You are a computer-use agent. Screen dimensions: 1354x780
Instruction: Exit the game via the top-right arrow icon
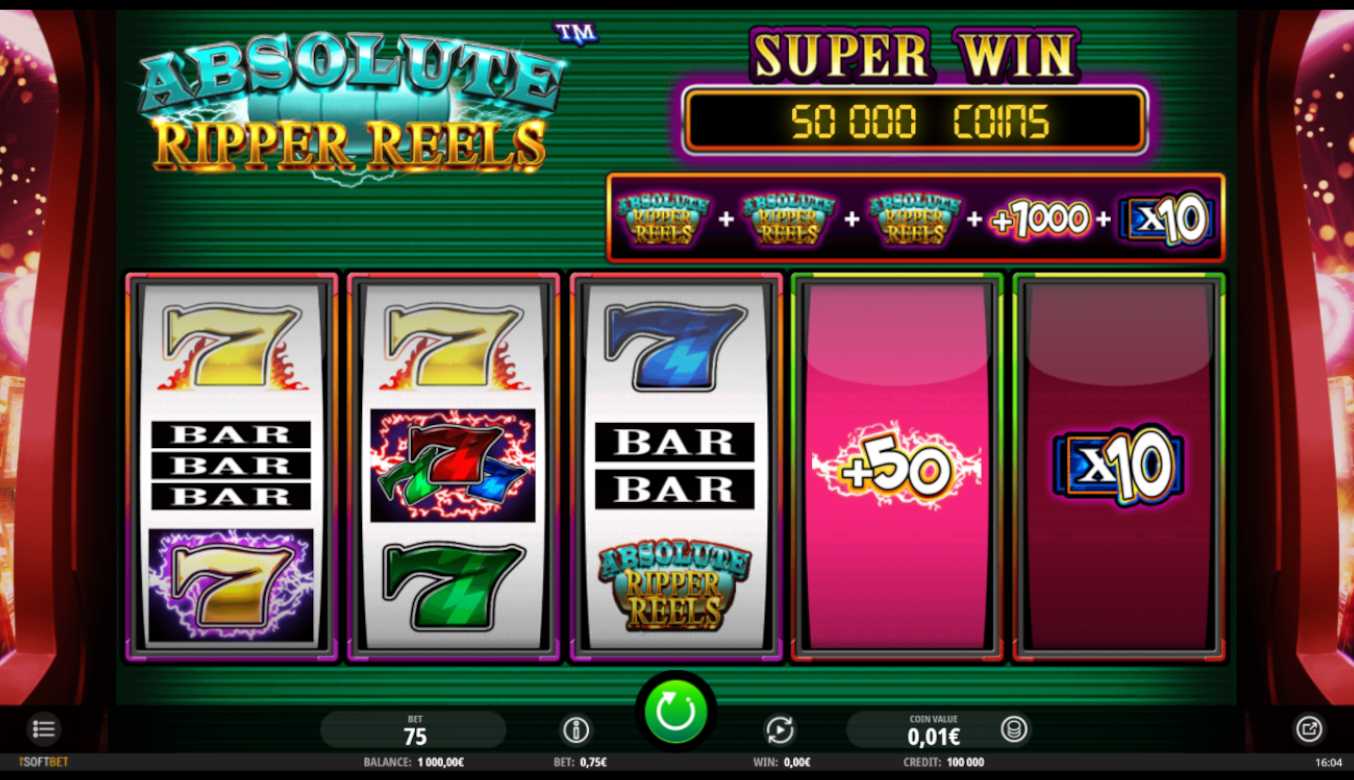(1309, 729)
